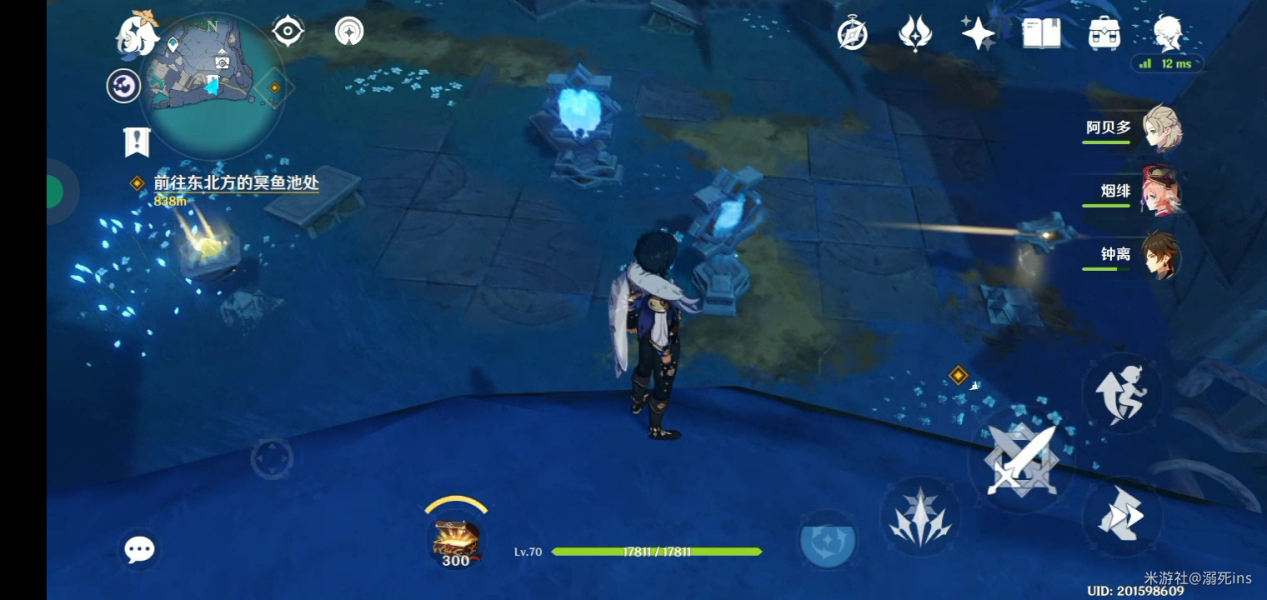
Task: Open the events compass icon
Action: tap(852, 34)
